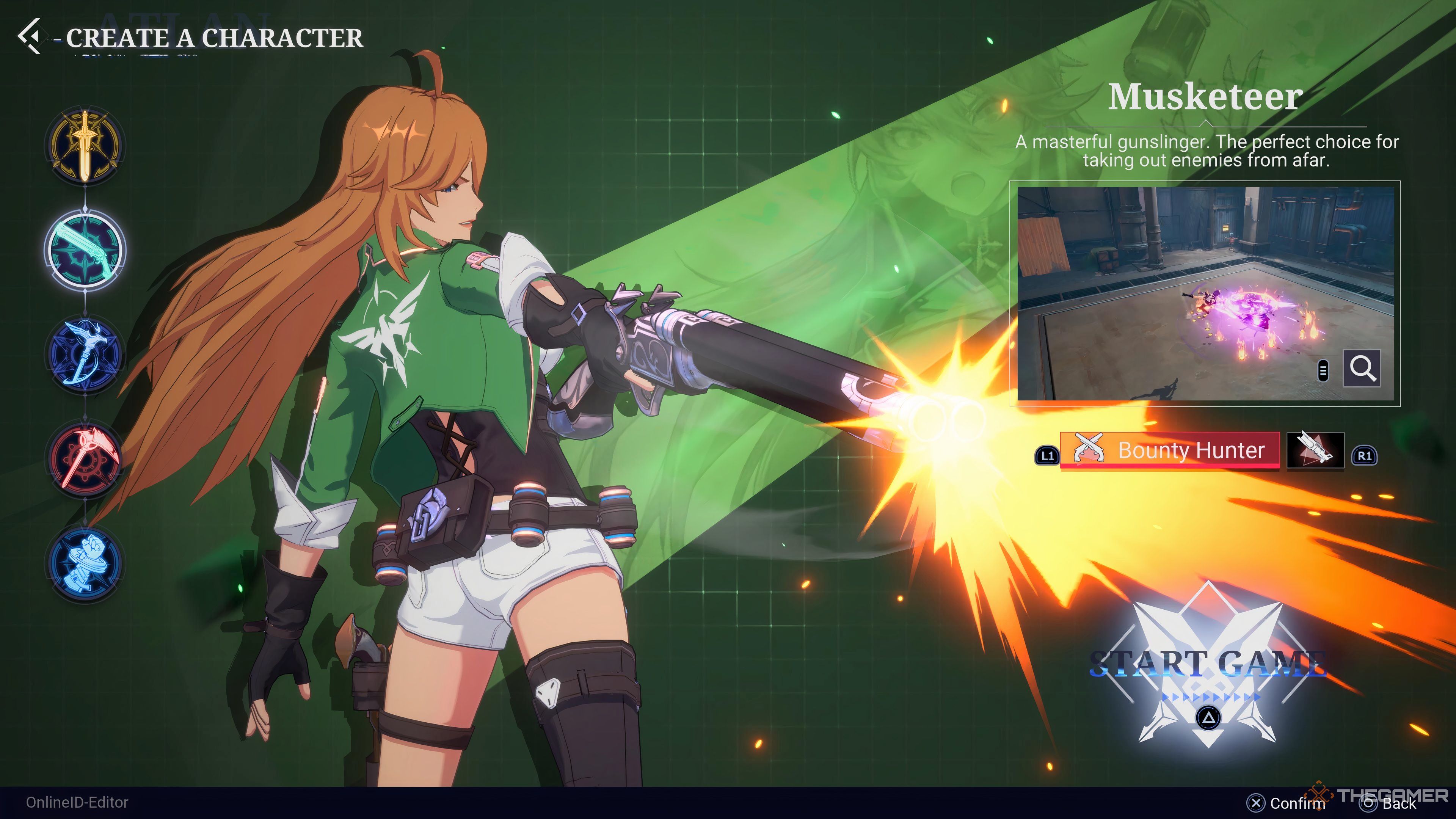Image resolution: width=1456 pixels, height=819 pixels.
Task: Pick the blue scythe class icon
Action: point(85,354)
